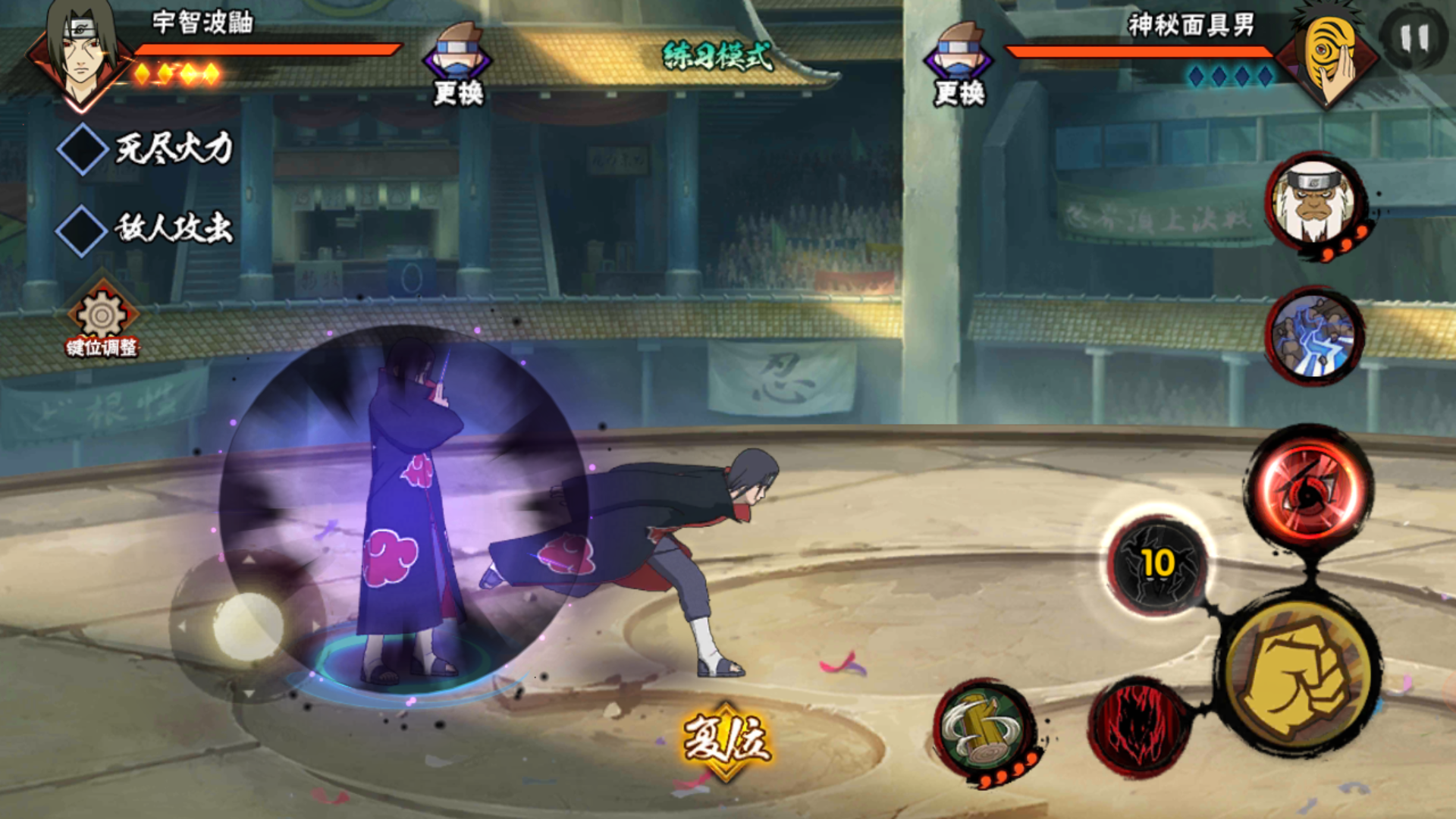Activate the red Sharingan ultimate skill
Viewport: 1456px width, 819px height.
[1310, 489]
